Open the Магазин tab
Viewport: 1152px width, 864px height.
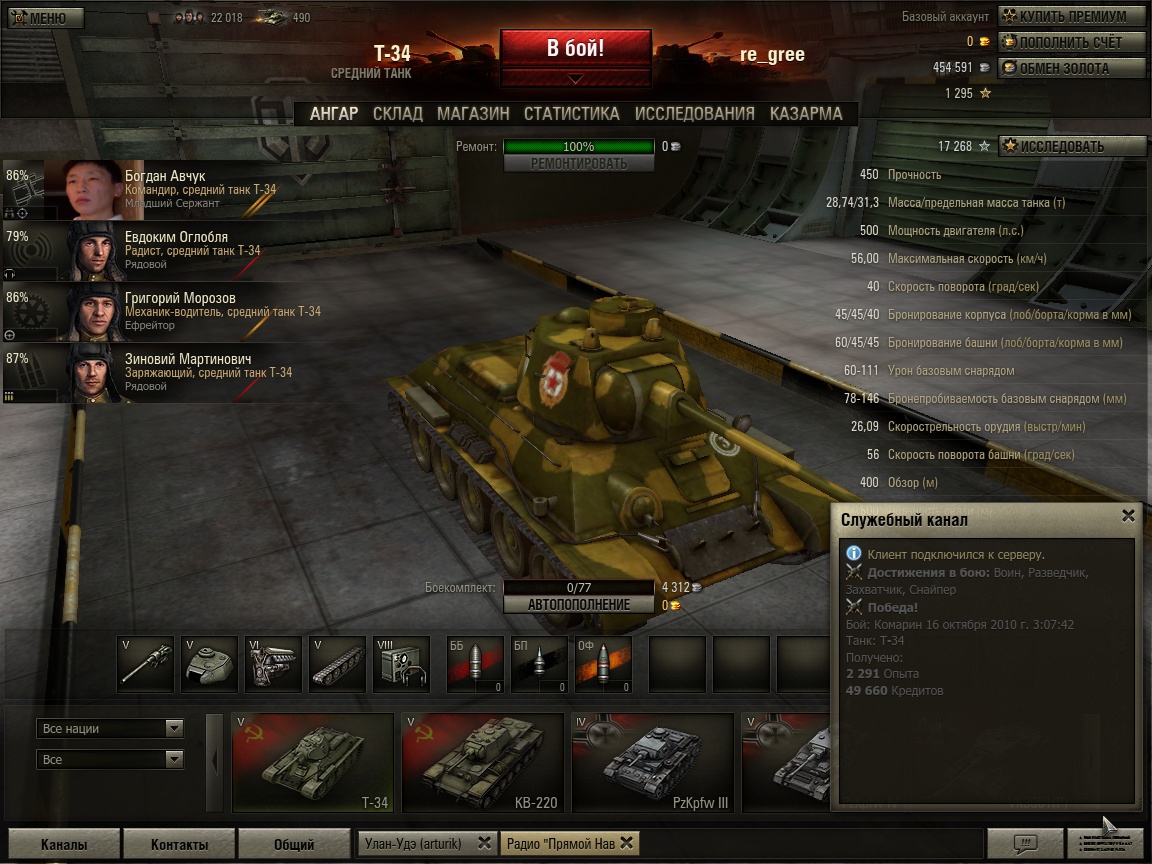point(473,114)
